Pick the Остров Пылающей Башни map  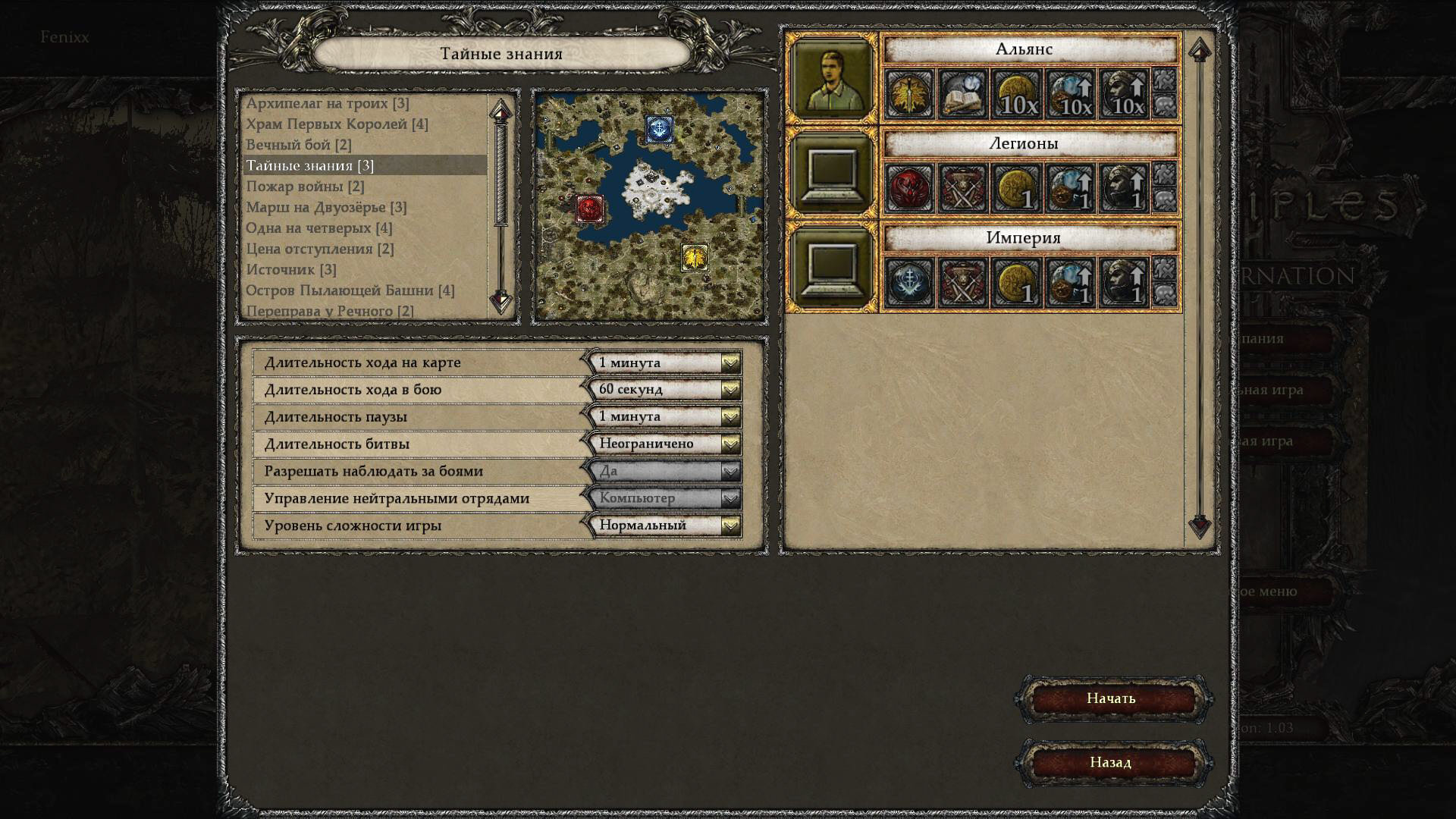pyautogui.click(x=350, y=290)
